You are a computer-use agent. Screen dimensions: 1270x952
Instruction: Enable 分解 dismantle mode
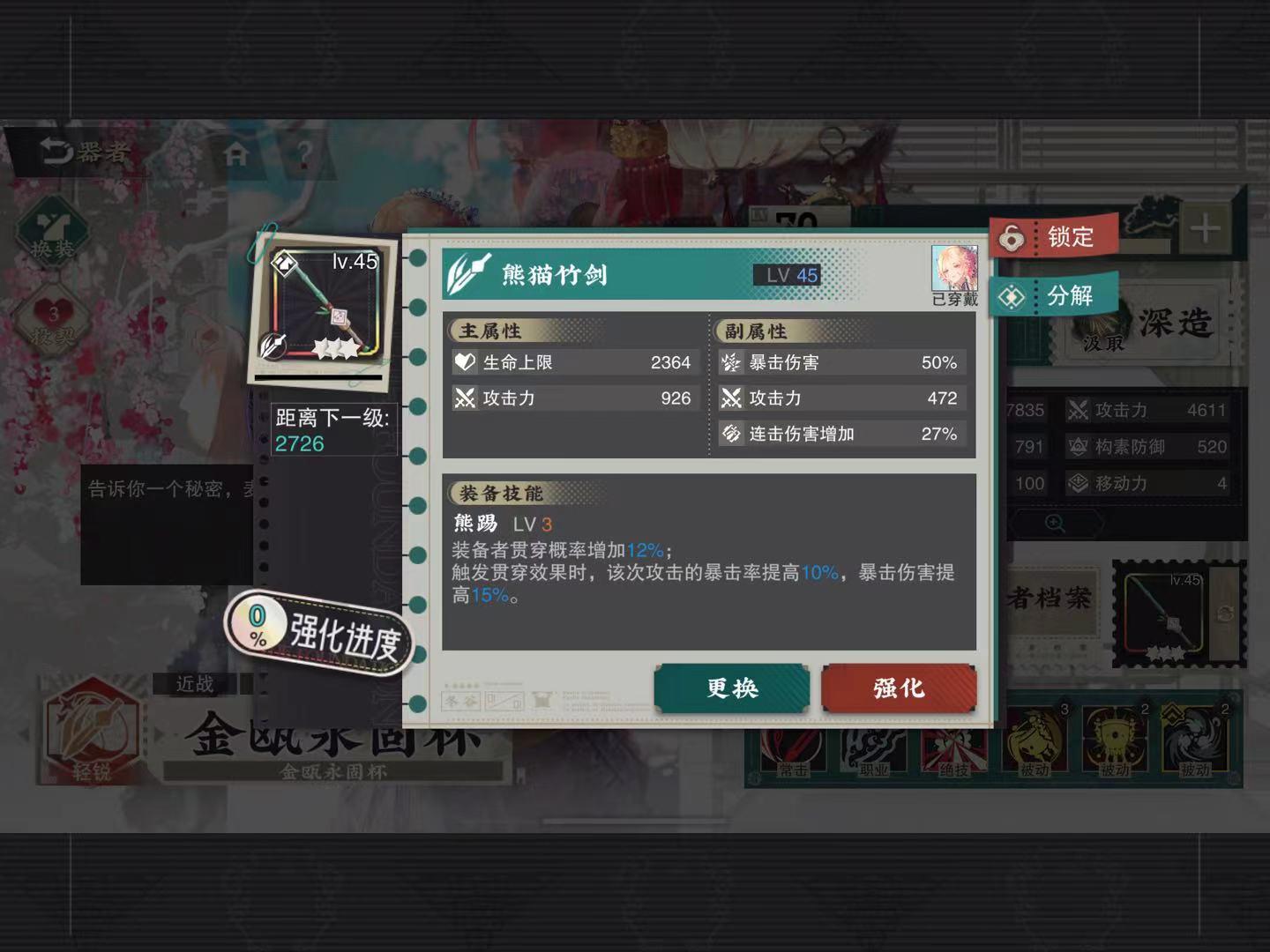tap(1054, 296)
